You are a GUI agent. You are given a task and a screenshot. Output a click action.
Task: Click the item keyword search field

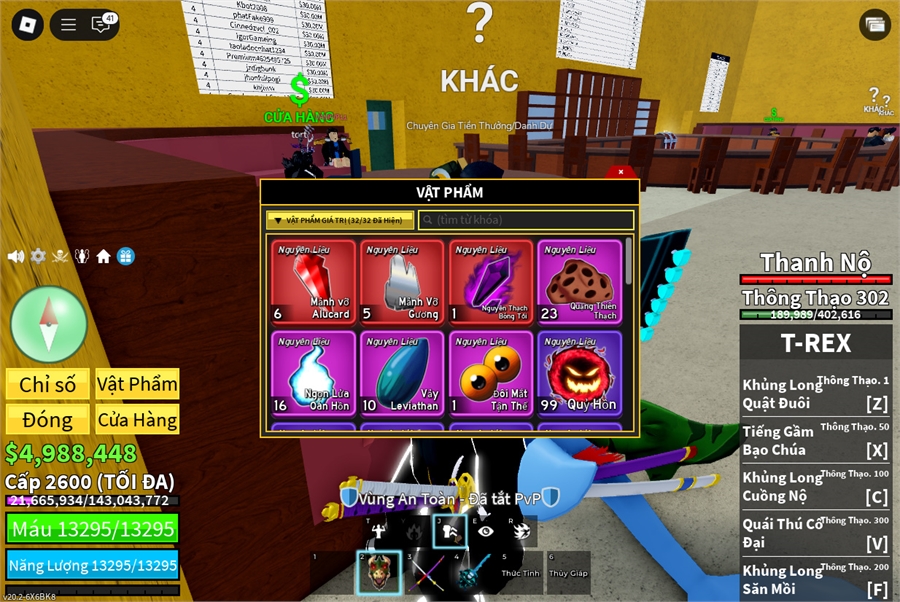(x=526, y=220)
